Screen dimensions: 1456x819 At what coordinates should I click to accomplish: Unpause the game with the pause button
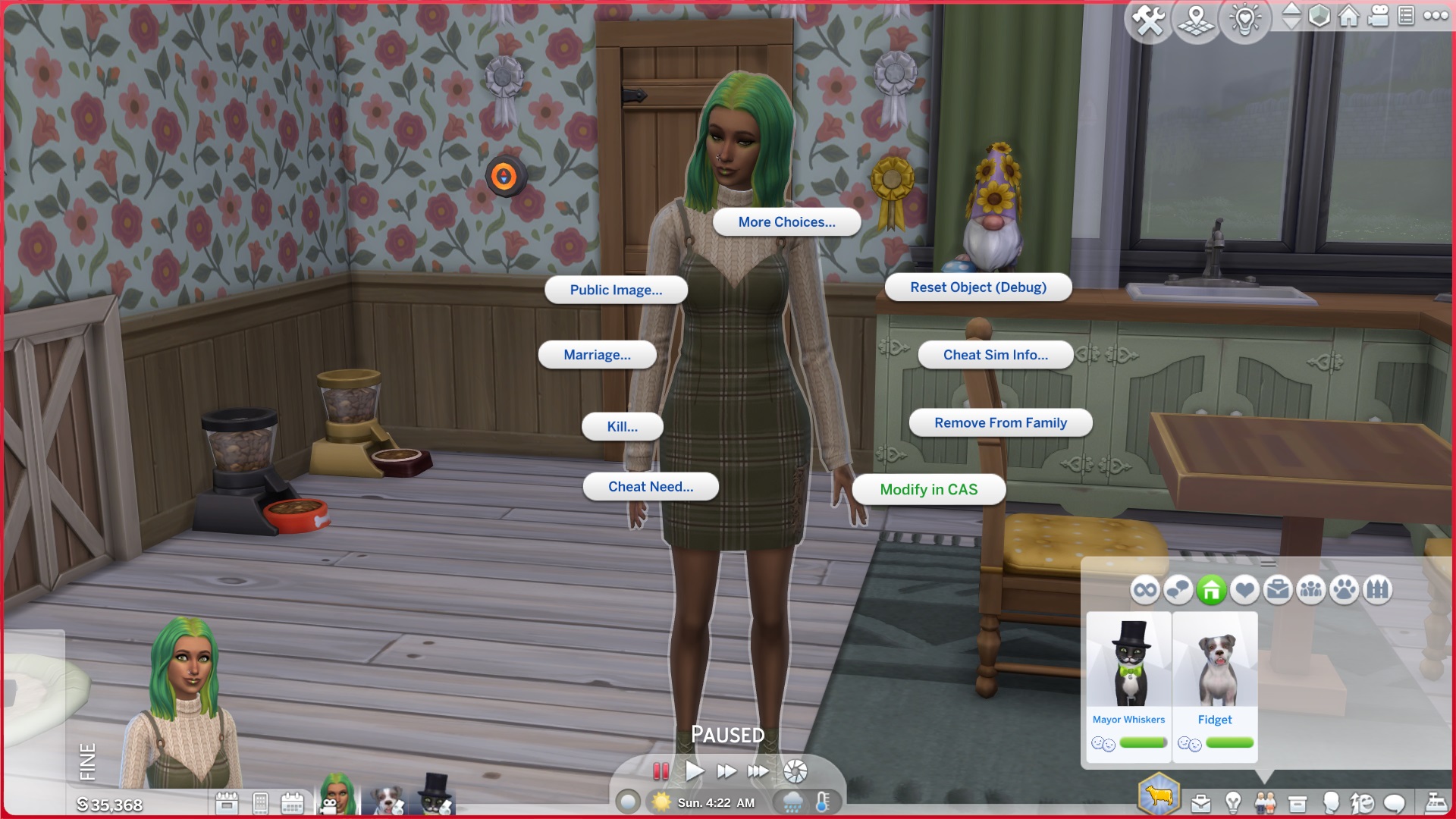[661, 770]
